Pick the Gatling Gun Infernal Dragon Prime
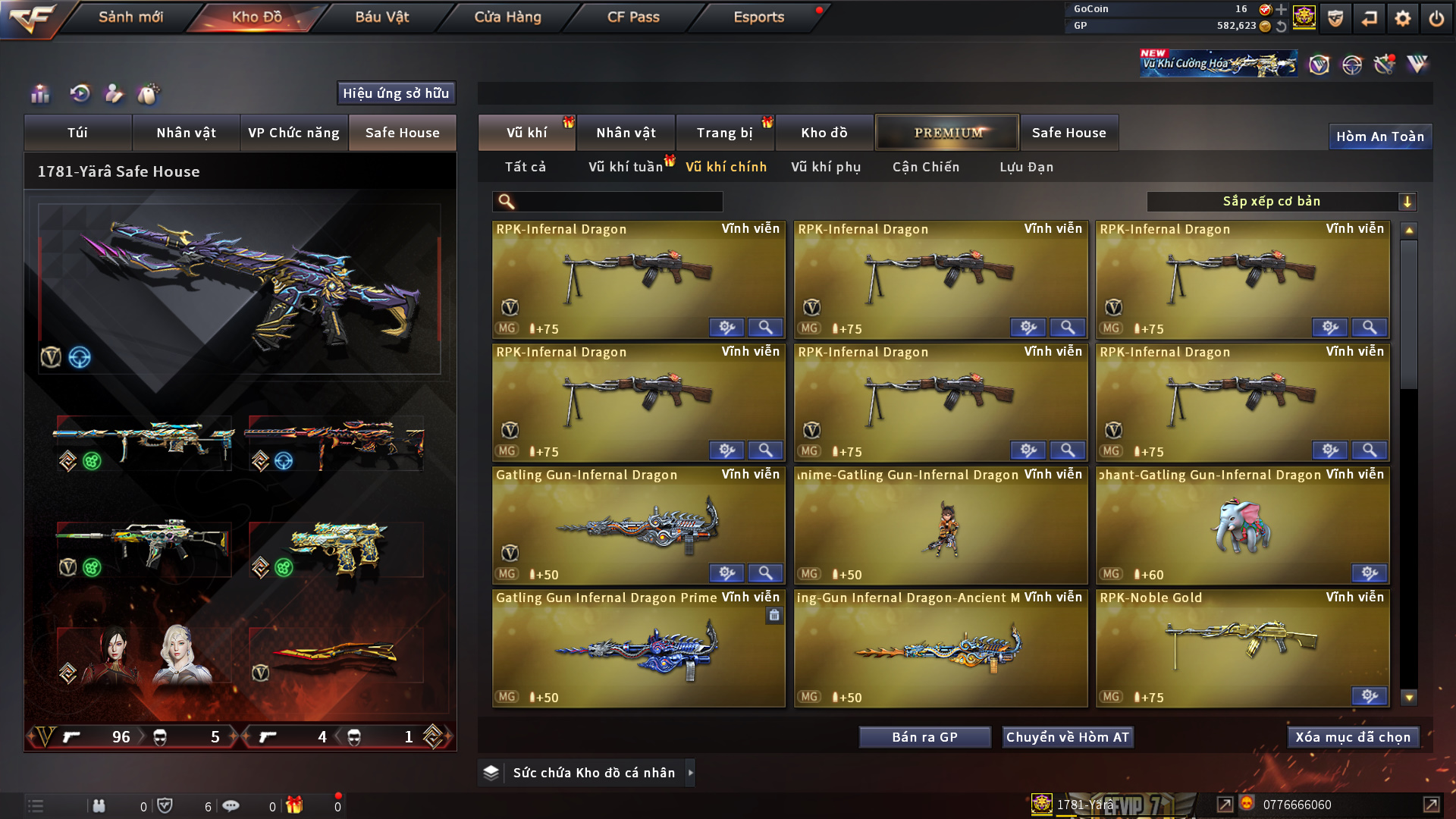The width and height of the screenshot is (1456, 819). coord(639,648)
